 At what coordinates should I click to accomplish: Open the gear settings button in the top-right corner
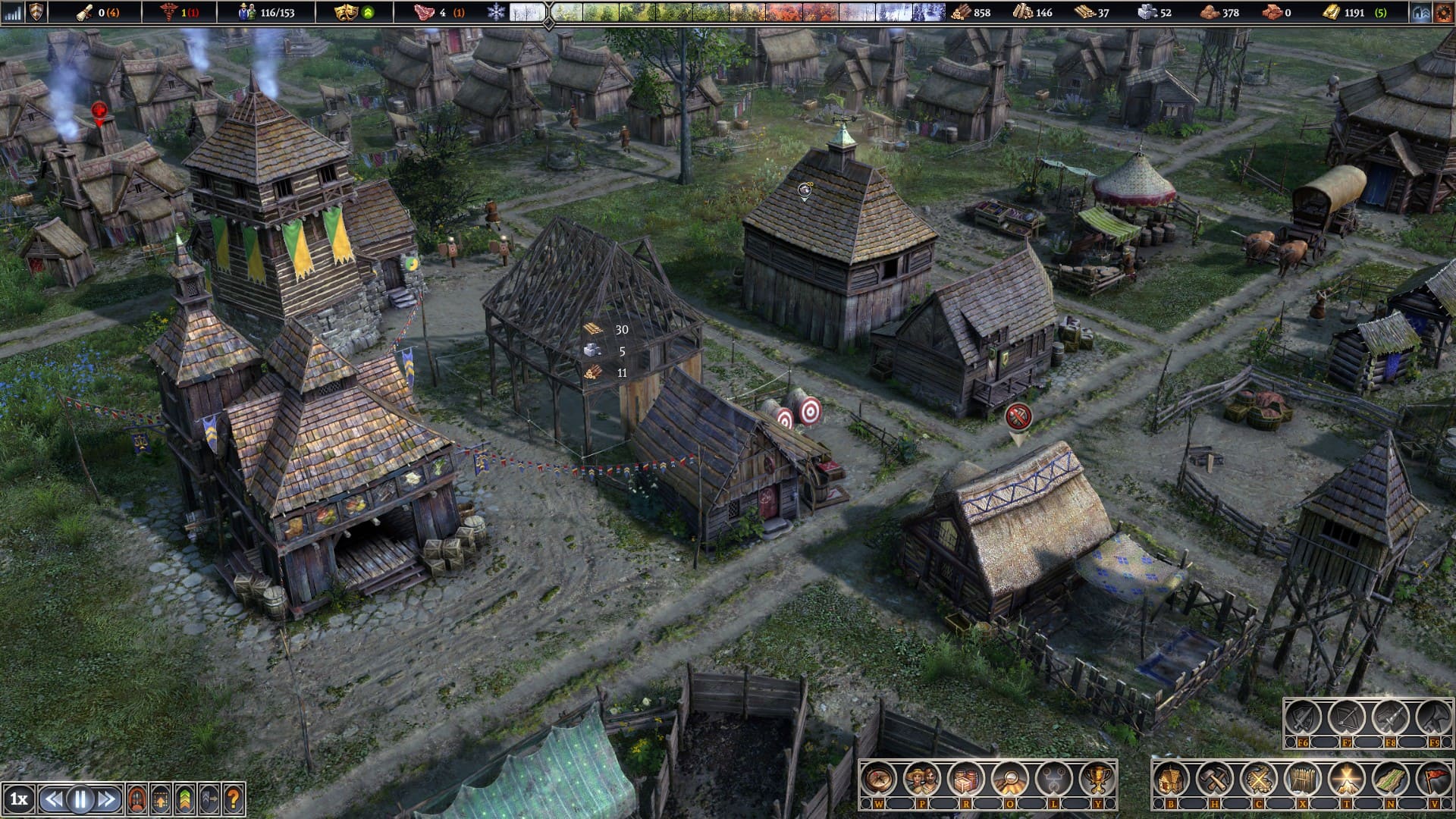(x=1442, y=12)
